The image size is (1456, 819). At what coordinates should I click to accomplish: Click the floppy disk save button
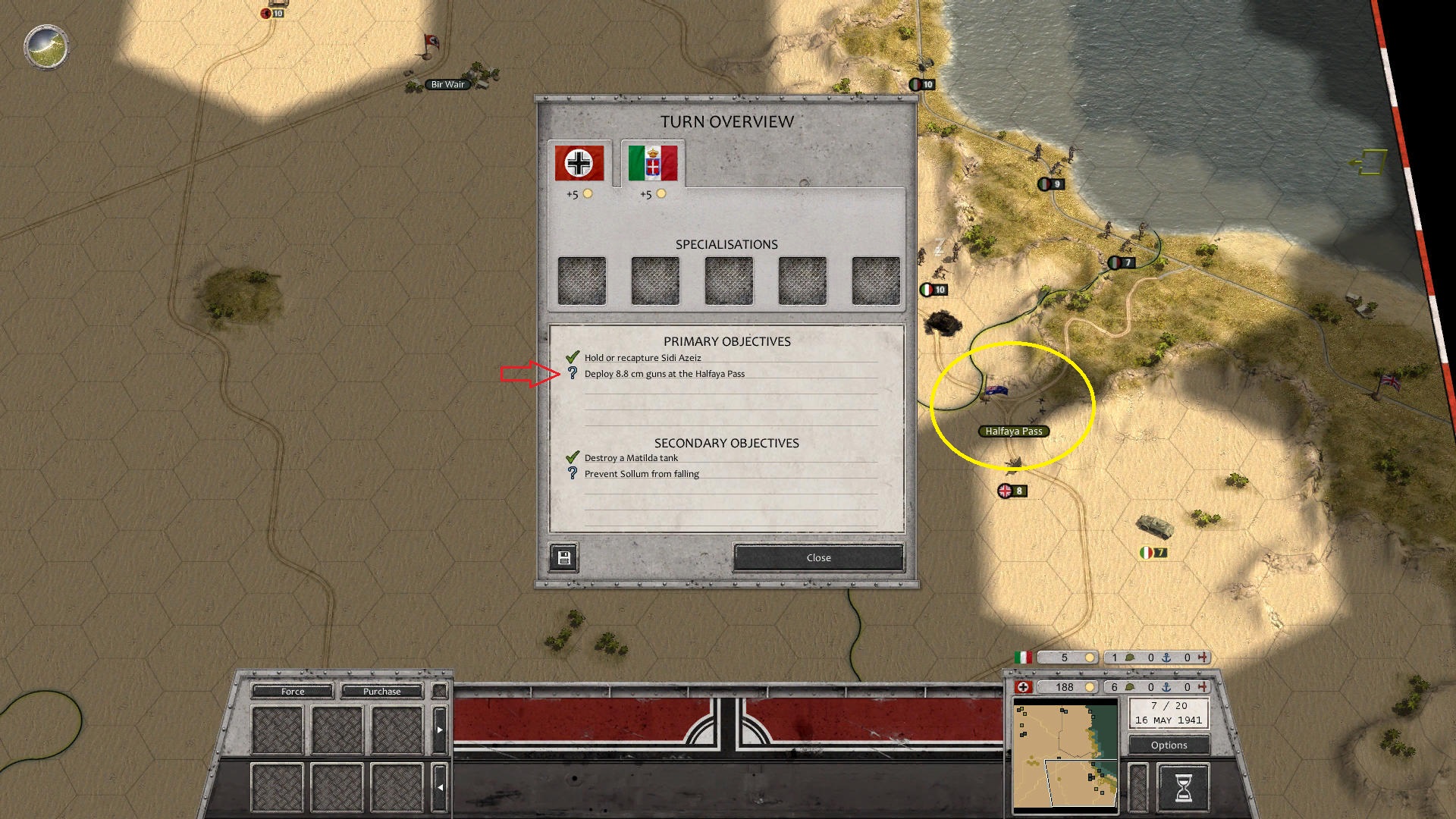click(563, 558)
